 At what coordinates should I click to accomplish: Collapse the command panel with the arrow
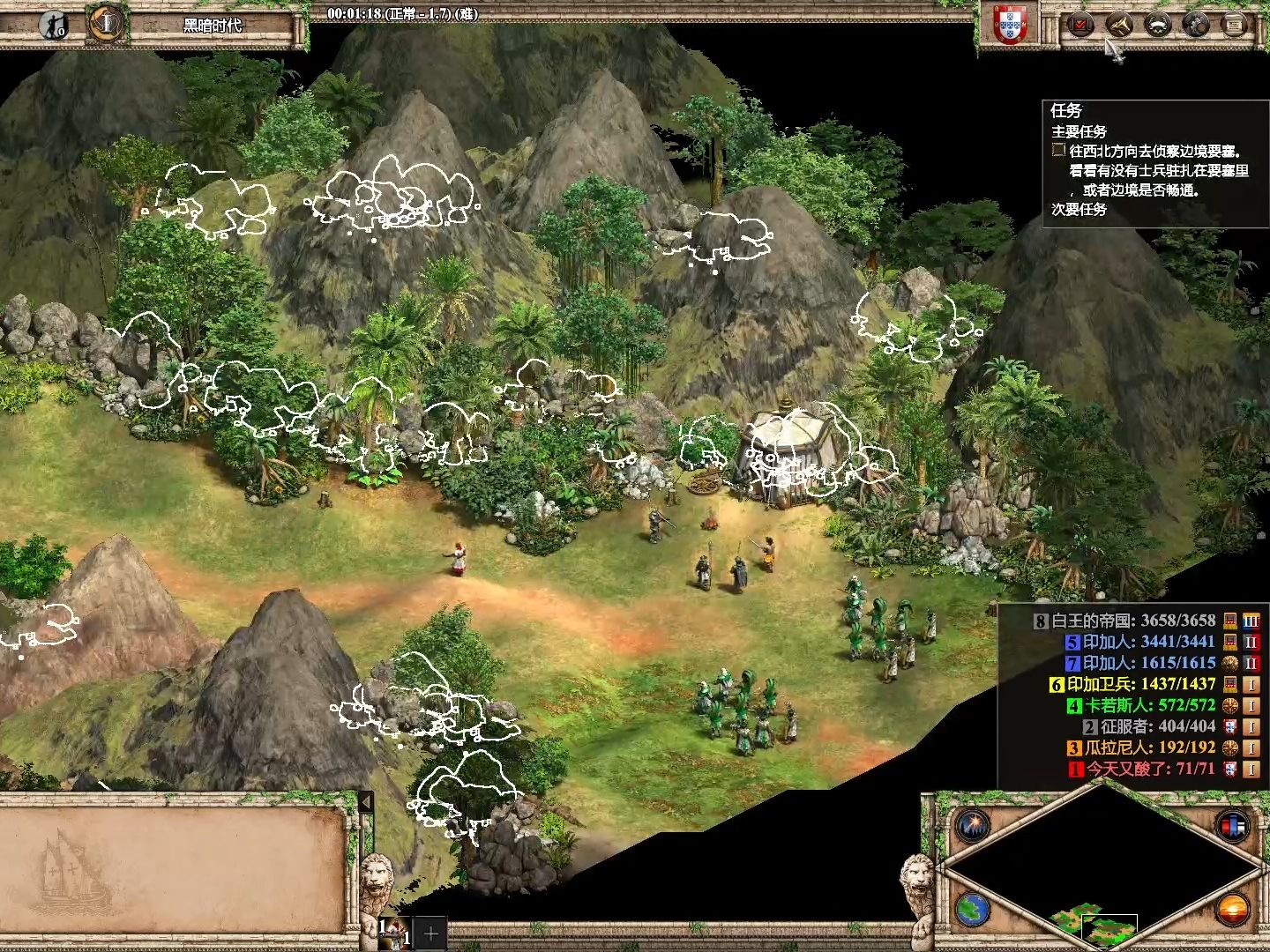pyautogui.click(x=365, y=803)
